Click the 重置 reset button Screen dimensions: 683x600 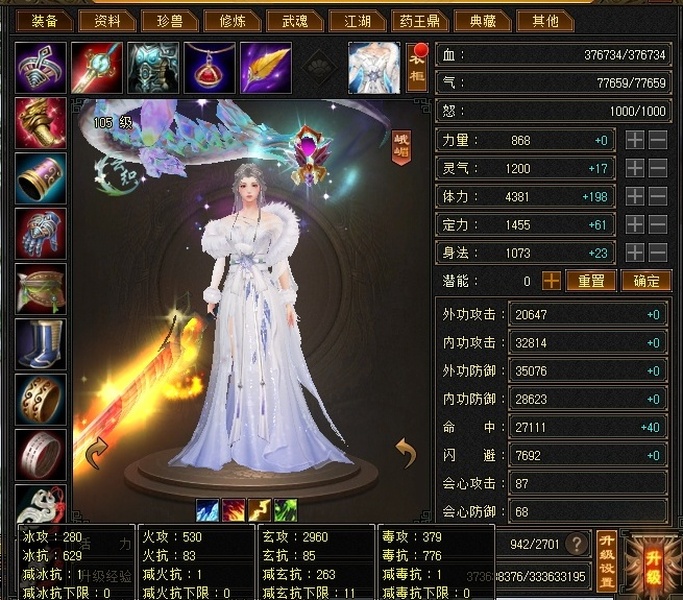(591, 281)
